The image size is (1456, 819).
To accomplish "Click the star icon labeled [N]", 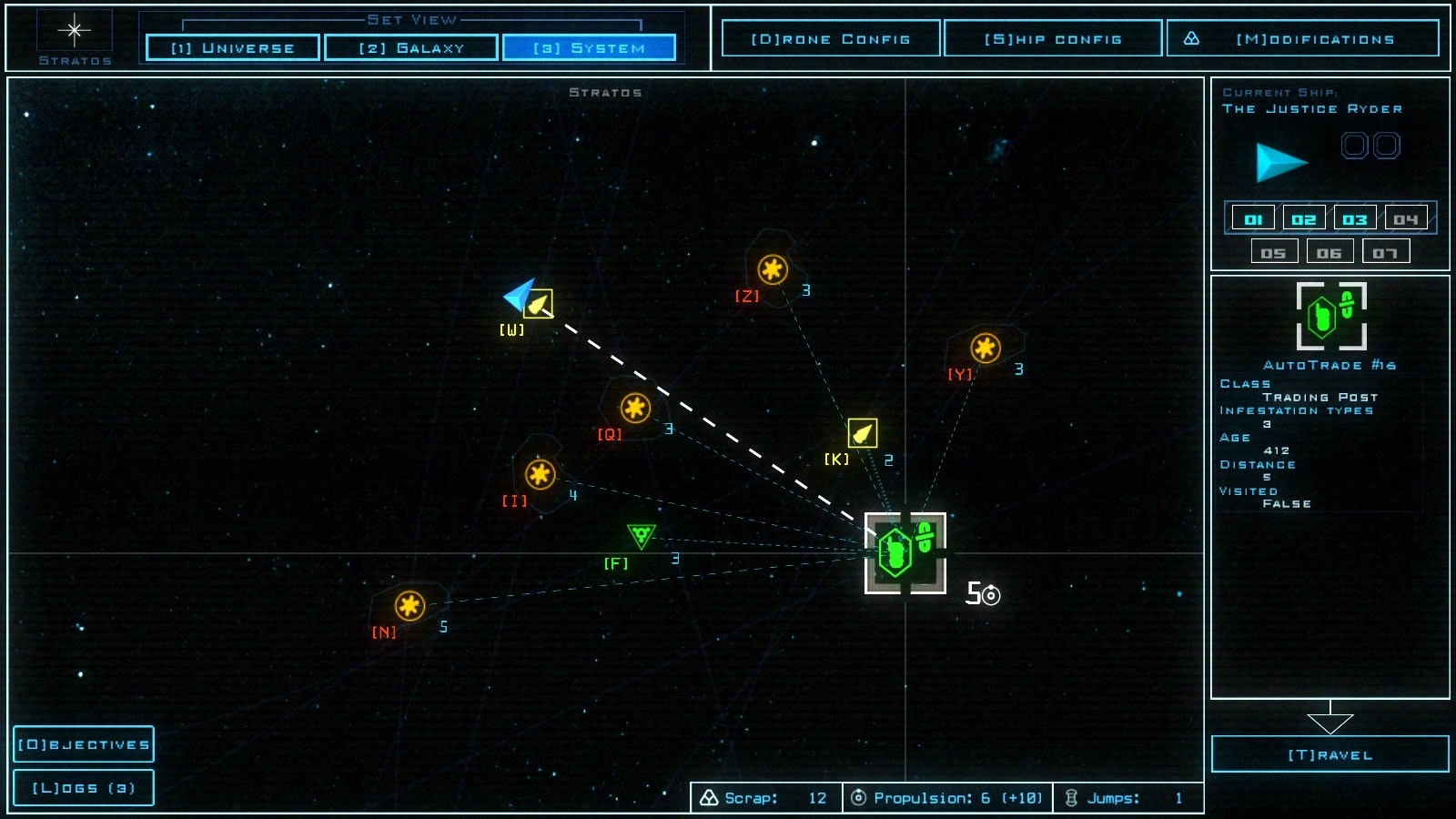I will (408, 603).
